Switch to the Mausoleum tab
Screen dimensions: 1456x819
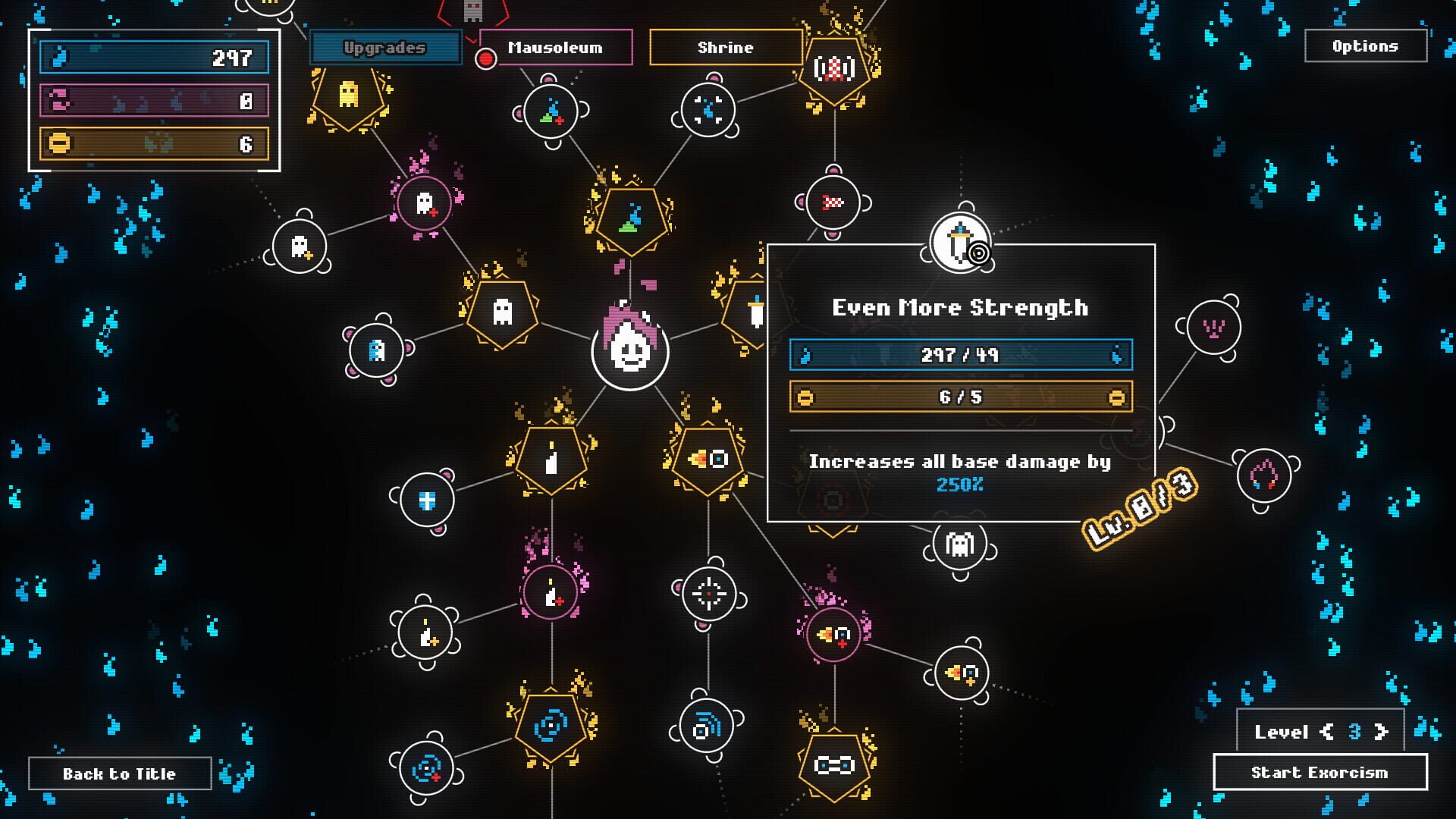(x=554, y=48)
